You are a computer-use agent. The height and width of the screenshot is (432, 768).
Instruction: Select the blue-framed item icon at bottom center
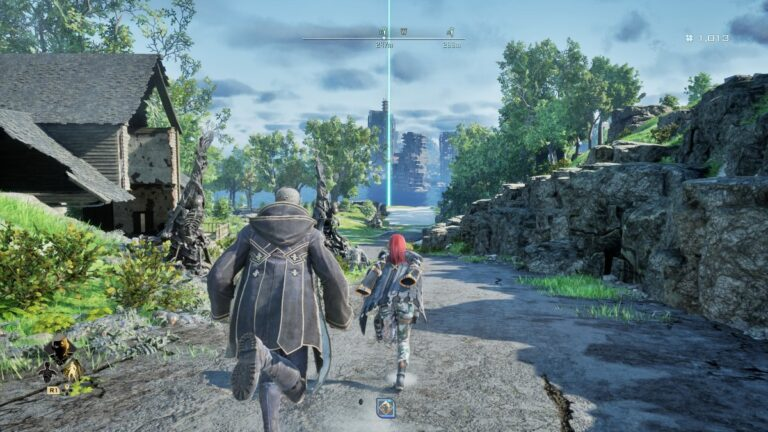[385, 407]
